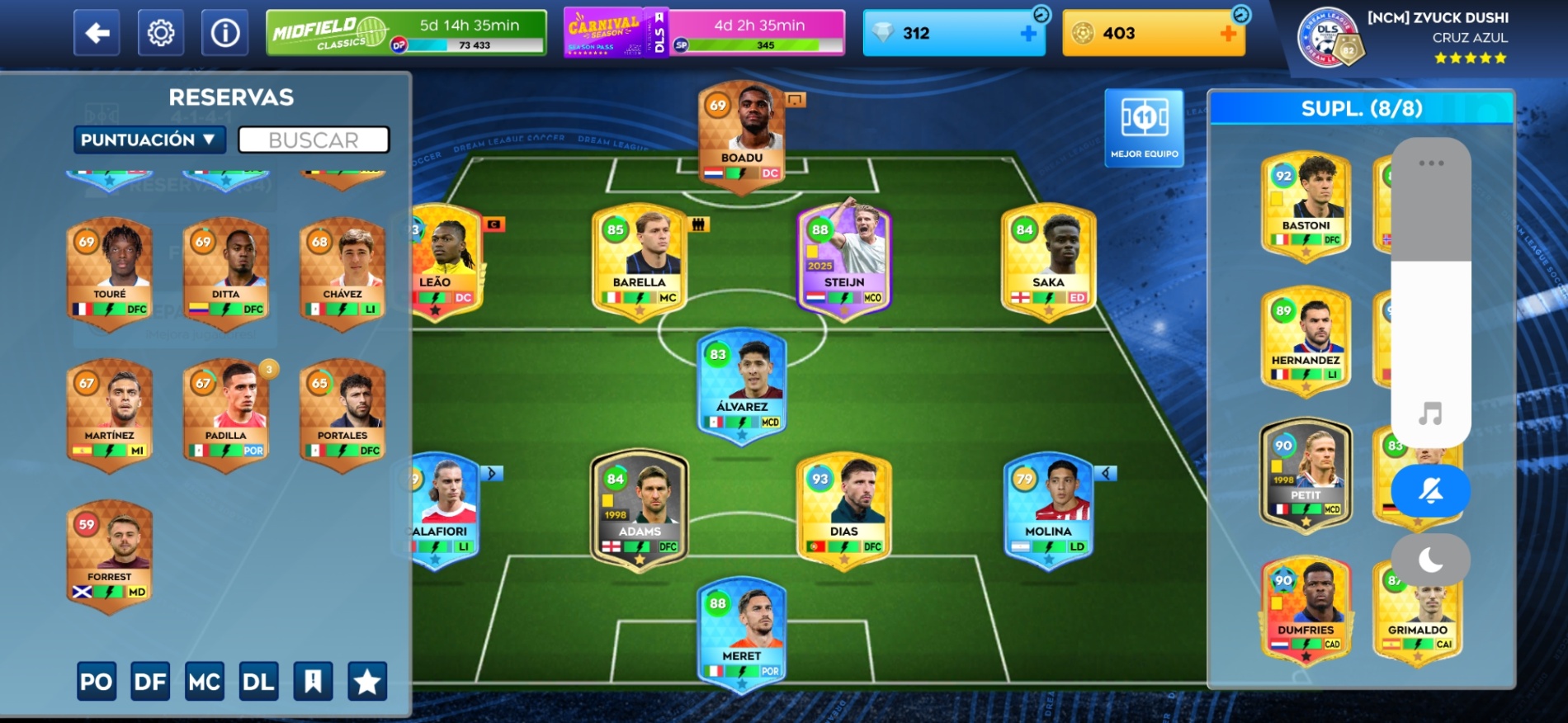Click the BUSCAR search field
The image size is (1568, 723).
point(314,139)
